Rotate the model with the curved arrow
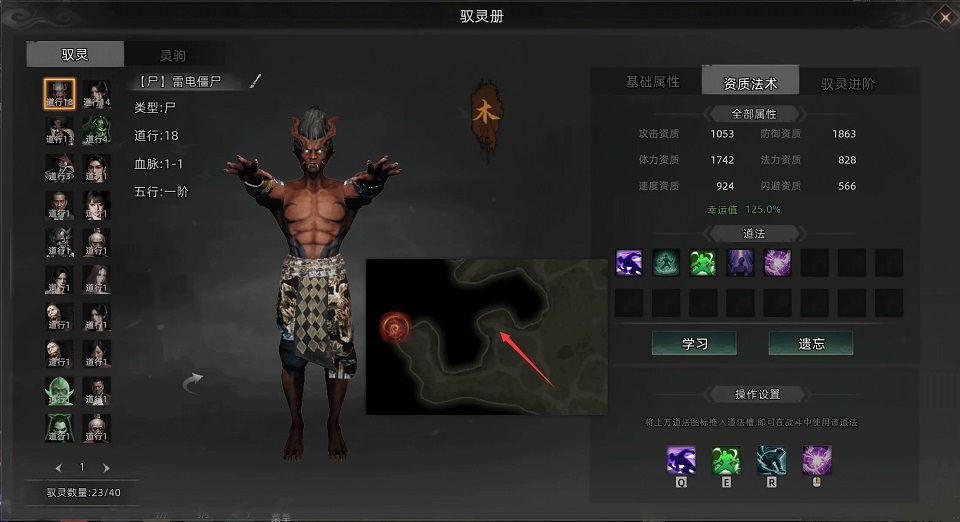The image size is (960, 522). click(x=192, y=382)
